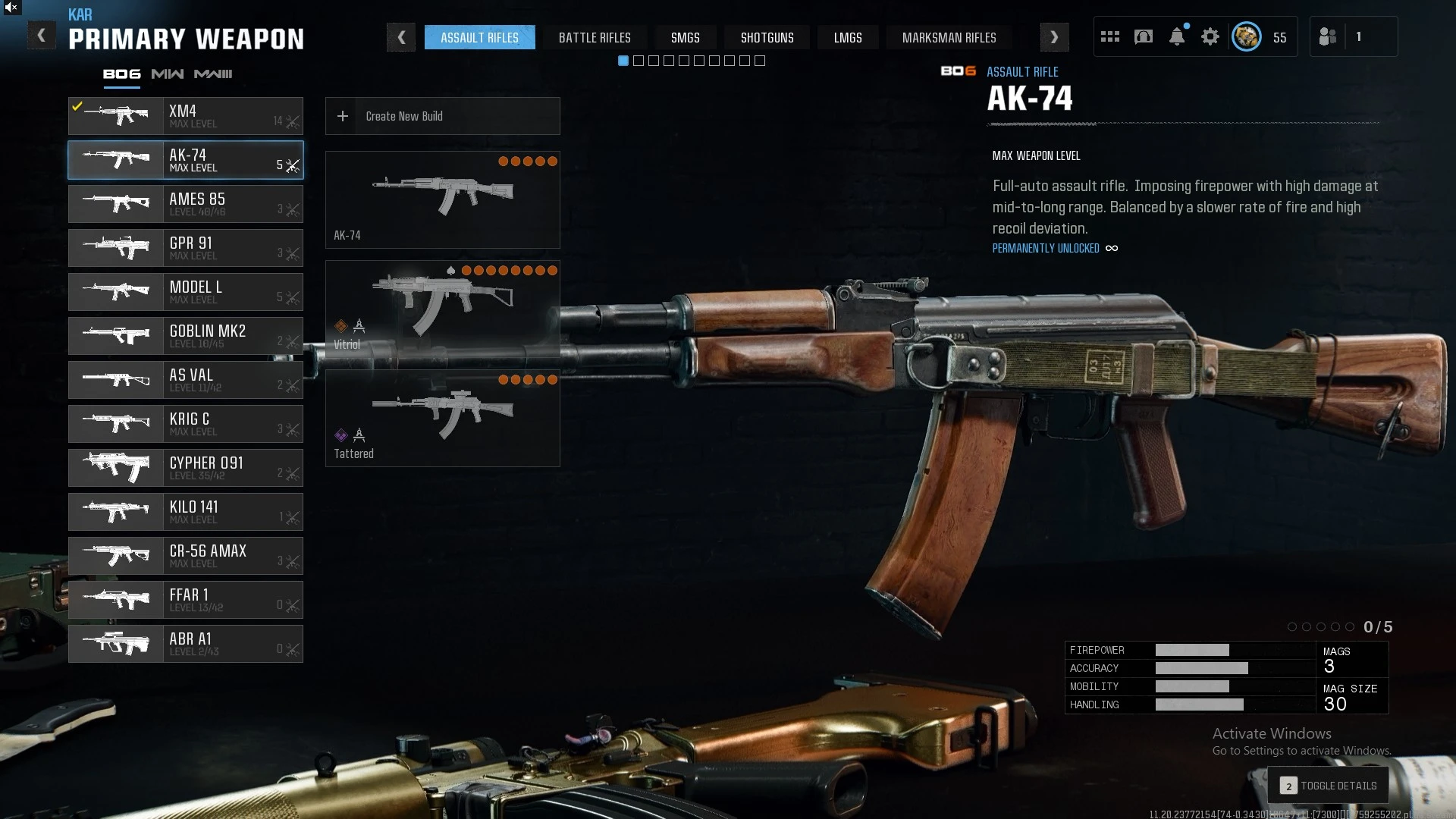The width and height of the screenshot is (1456, 819).
Task: Open the SMGs weapon category
Action: 685,37
